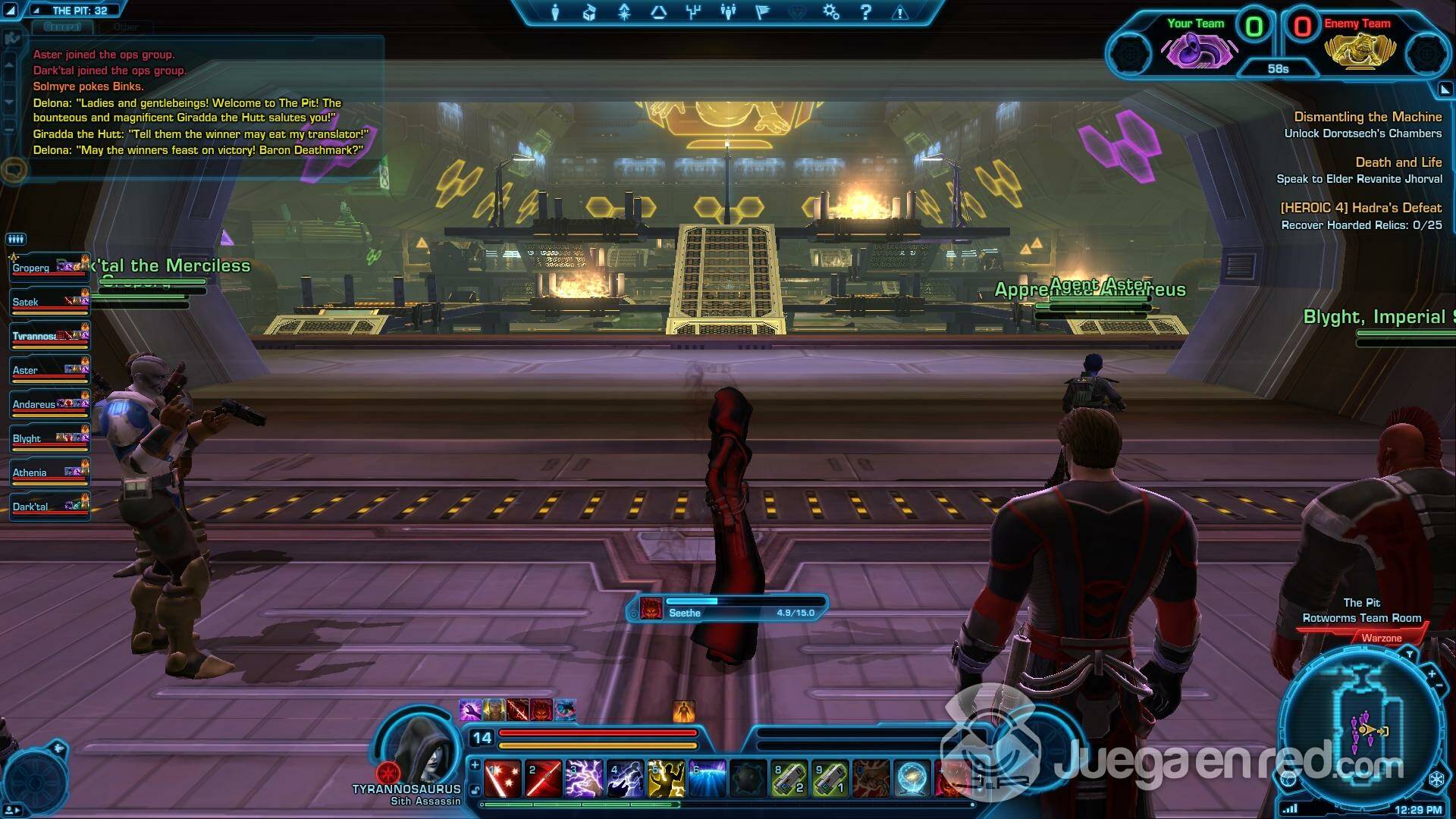Click the question mark help icon
The image size is (1456, 819).
click(865, 12)
